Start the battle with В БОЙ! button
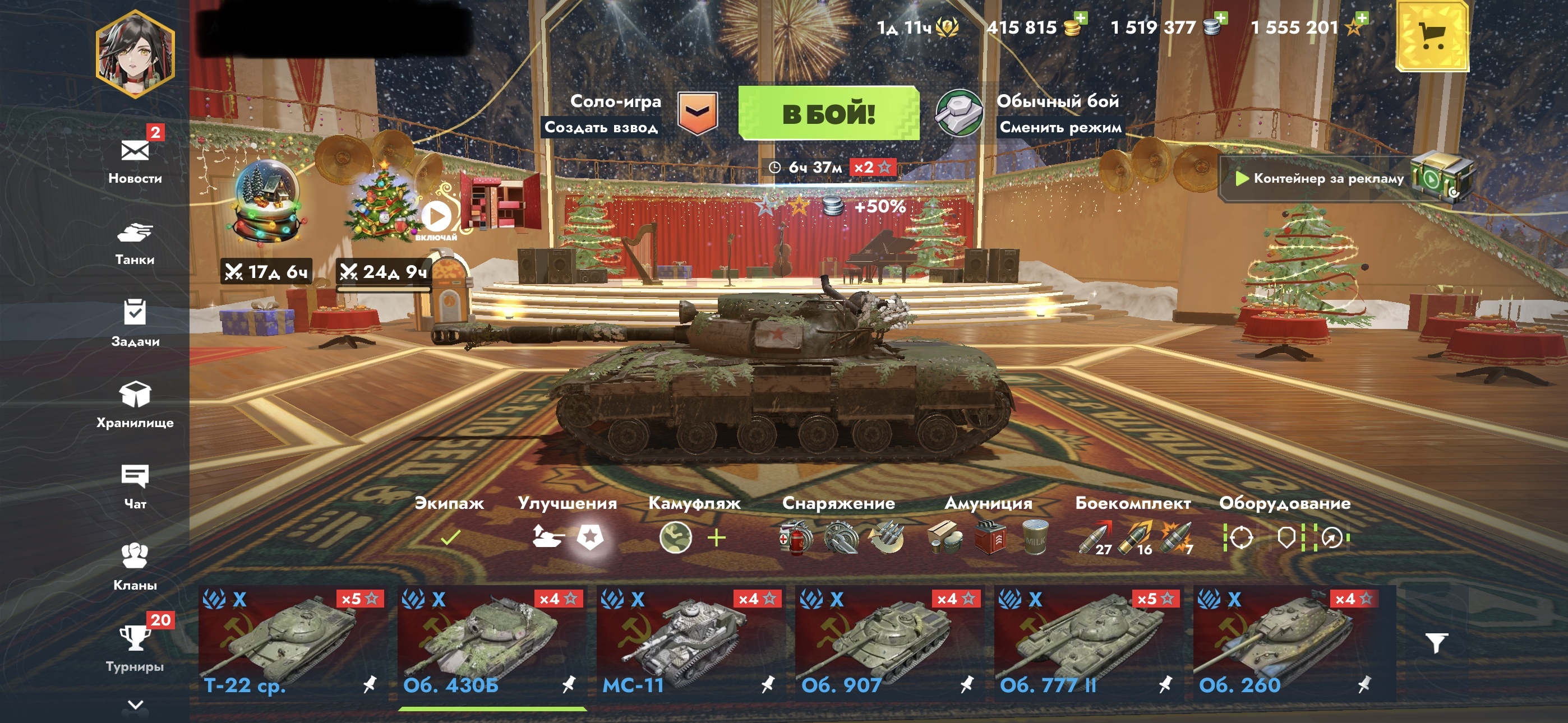1568x723 pixels. (828, 114)
